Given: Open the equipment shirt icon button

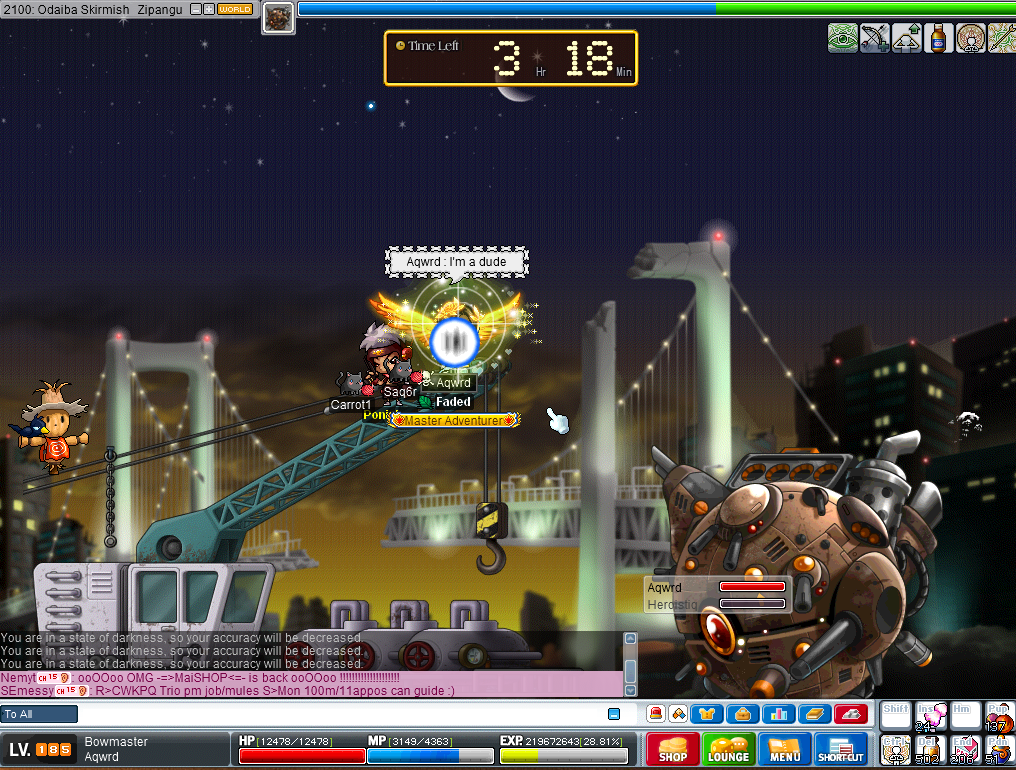Looking at the screenshot, I should click(x=709, y=714).
